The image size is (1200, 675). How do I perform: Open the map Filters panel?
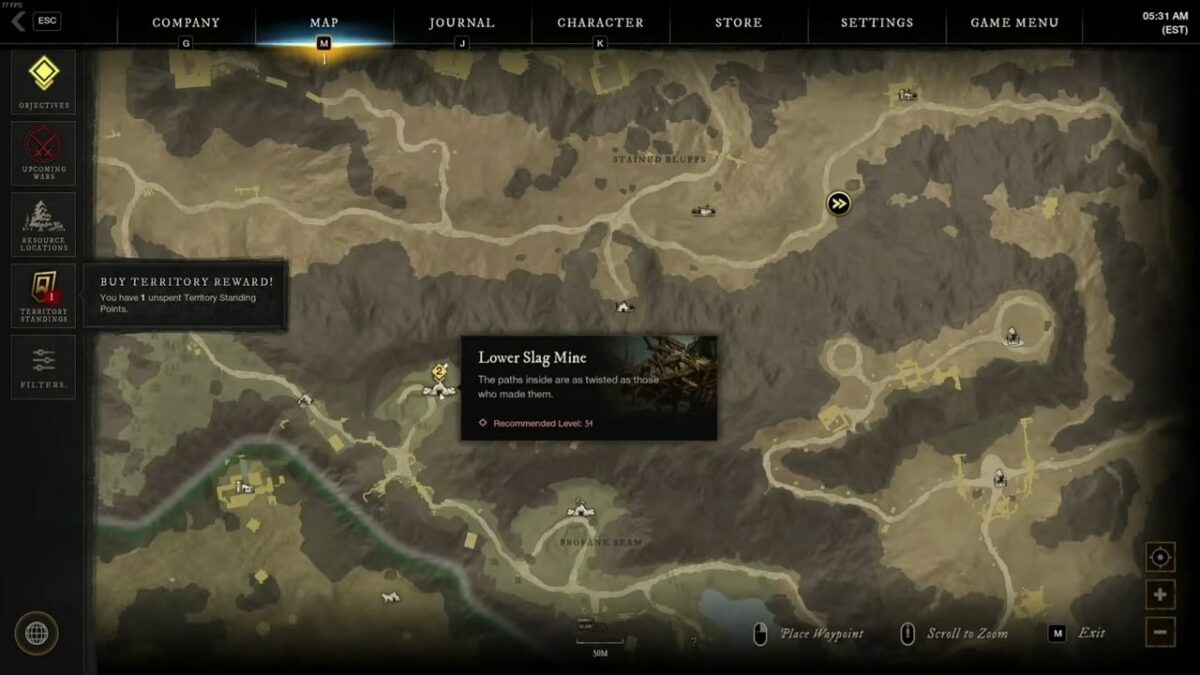(x=44, y=366)
